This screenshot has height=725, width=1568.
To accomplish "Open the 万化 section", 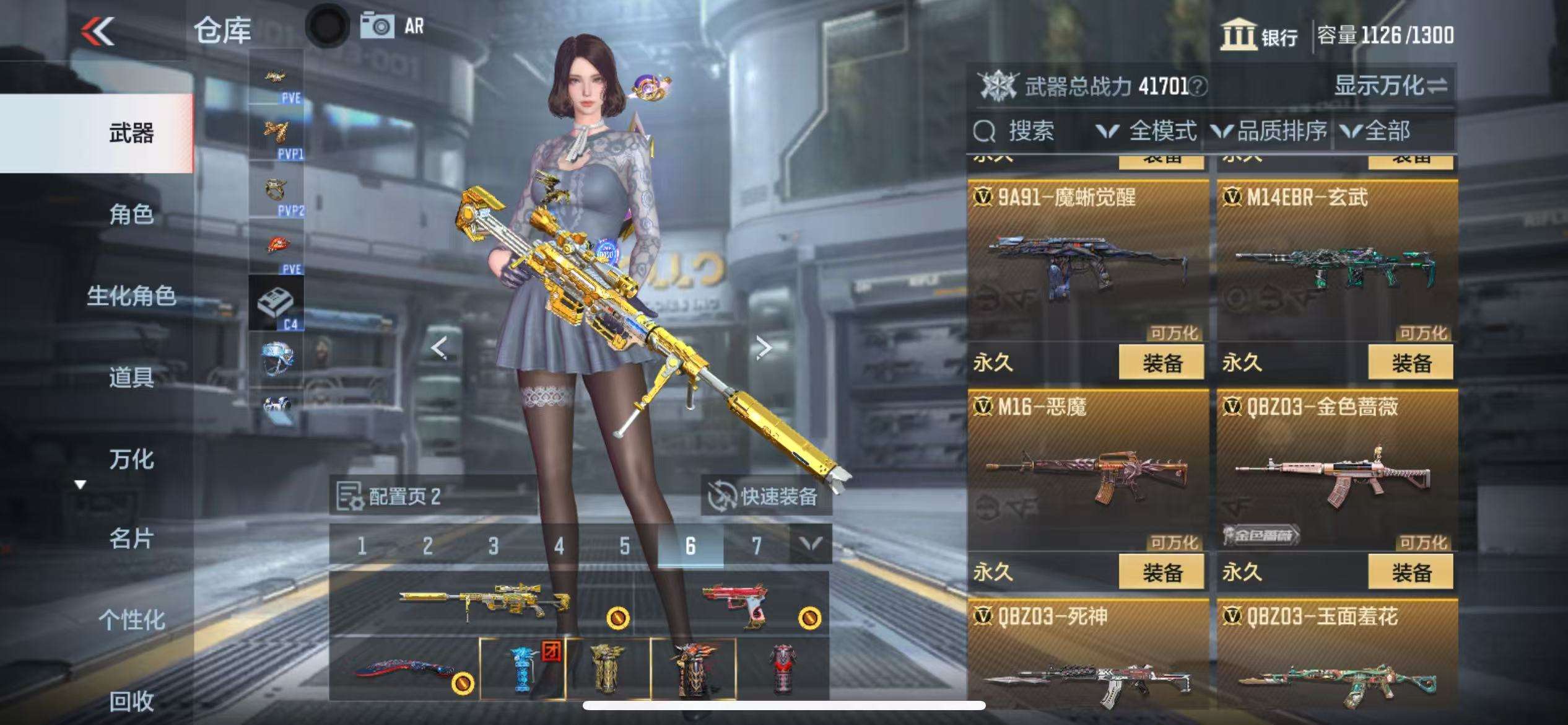I will (131, 459).
